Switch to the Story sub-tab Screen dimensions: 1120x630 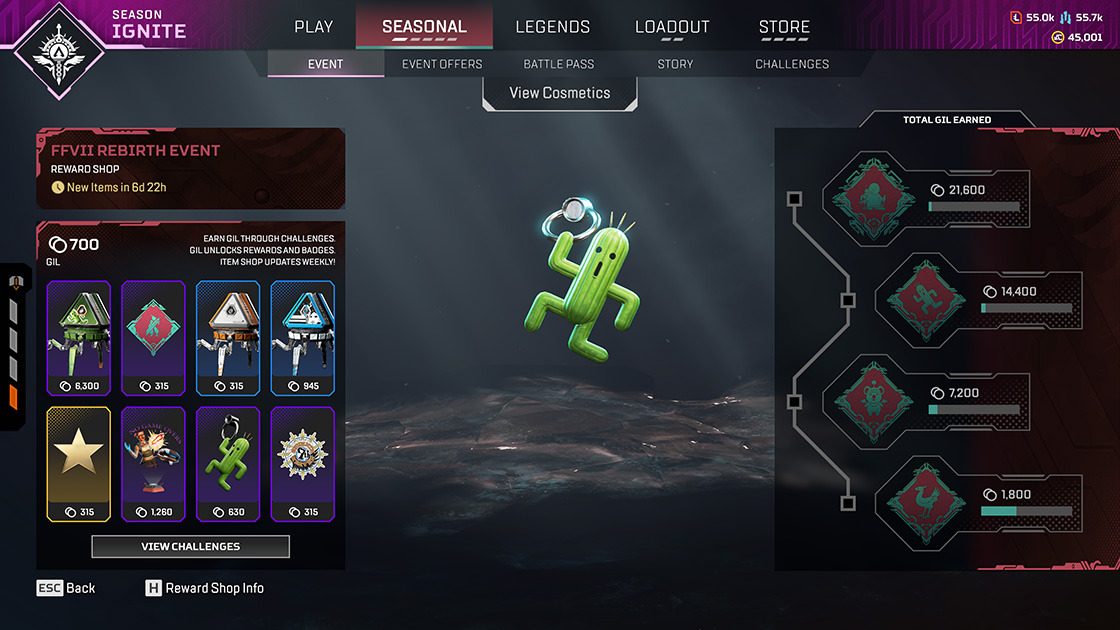[675, 64]
